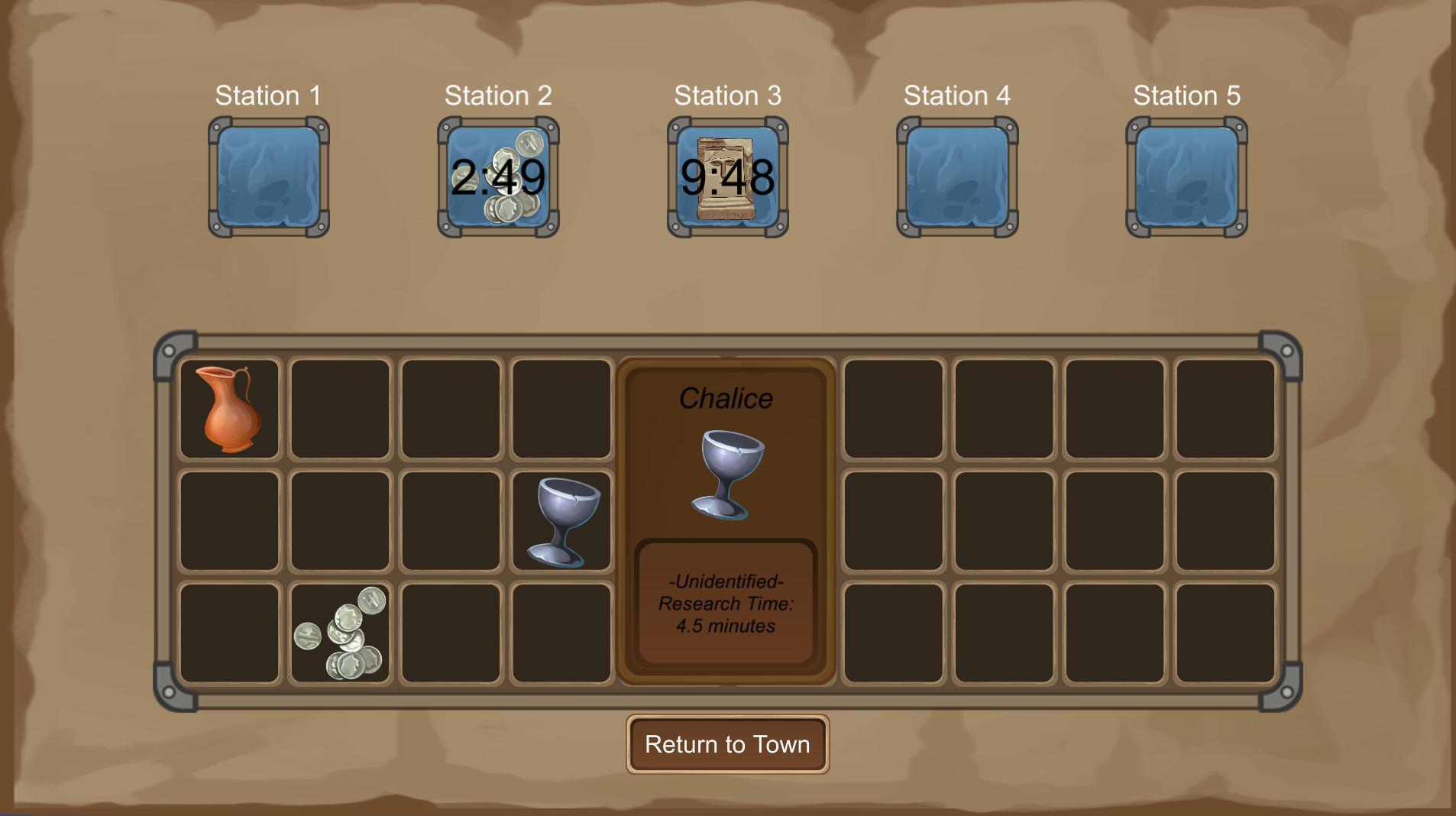Click the chalice image on the Chalice card
Image resolution: width=1456 pixels, height=816 pixels.
(x=727, y=472)
